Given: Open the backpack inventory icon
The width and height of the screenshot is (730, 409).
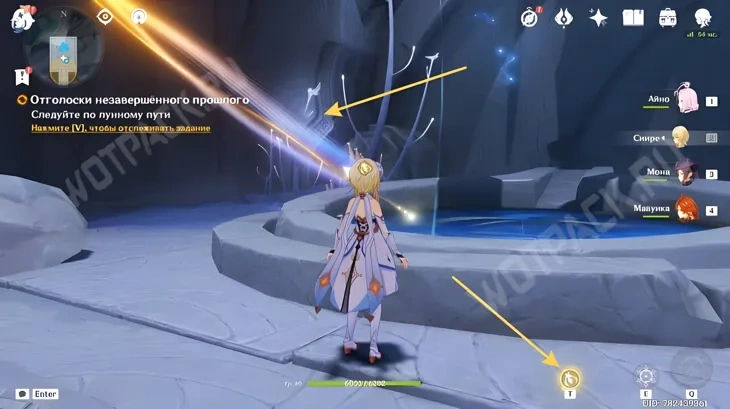Looking at the screenshot, I should [667, 17].
